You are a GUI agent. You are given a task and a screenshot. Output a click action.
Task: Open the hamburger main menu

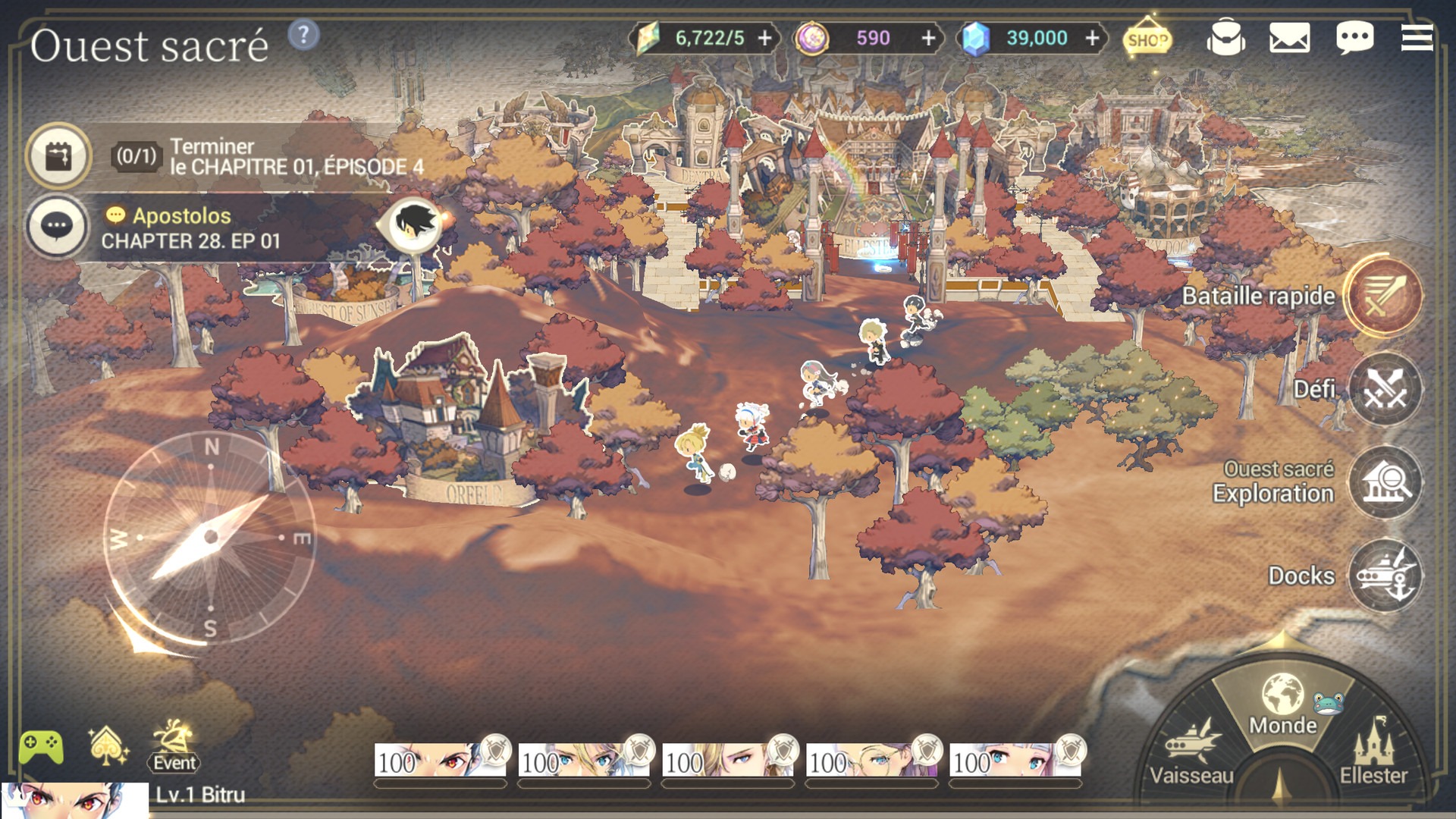tap(1417, 37)
